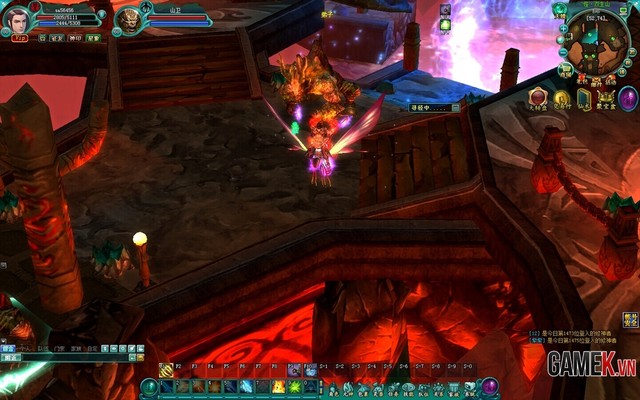Activate the golden slash skill in hotbar
640x400 pixels.
166,370
